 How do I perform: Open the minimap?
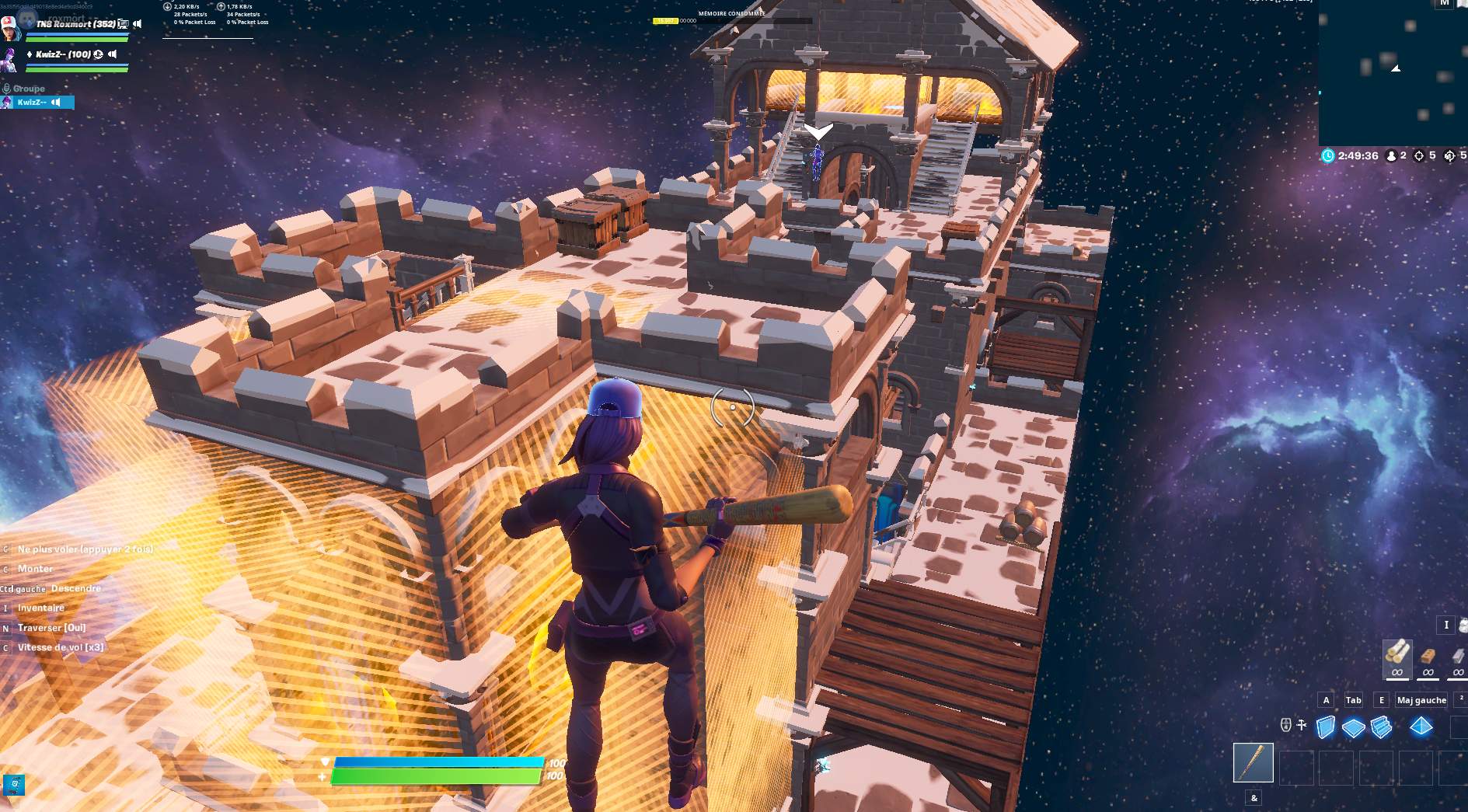tap(1393, 74)
